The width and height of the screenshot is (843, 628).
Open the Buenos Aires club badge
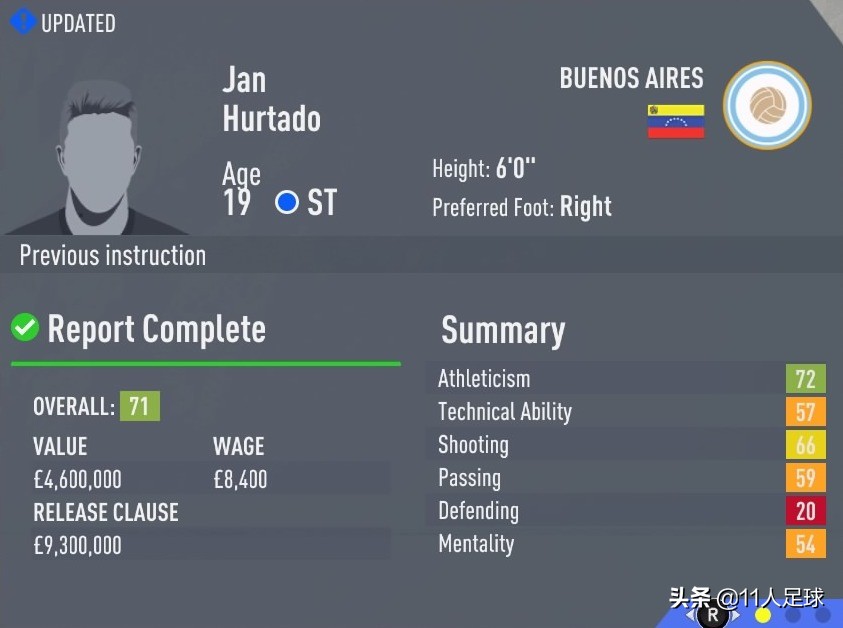point(767,106)
